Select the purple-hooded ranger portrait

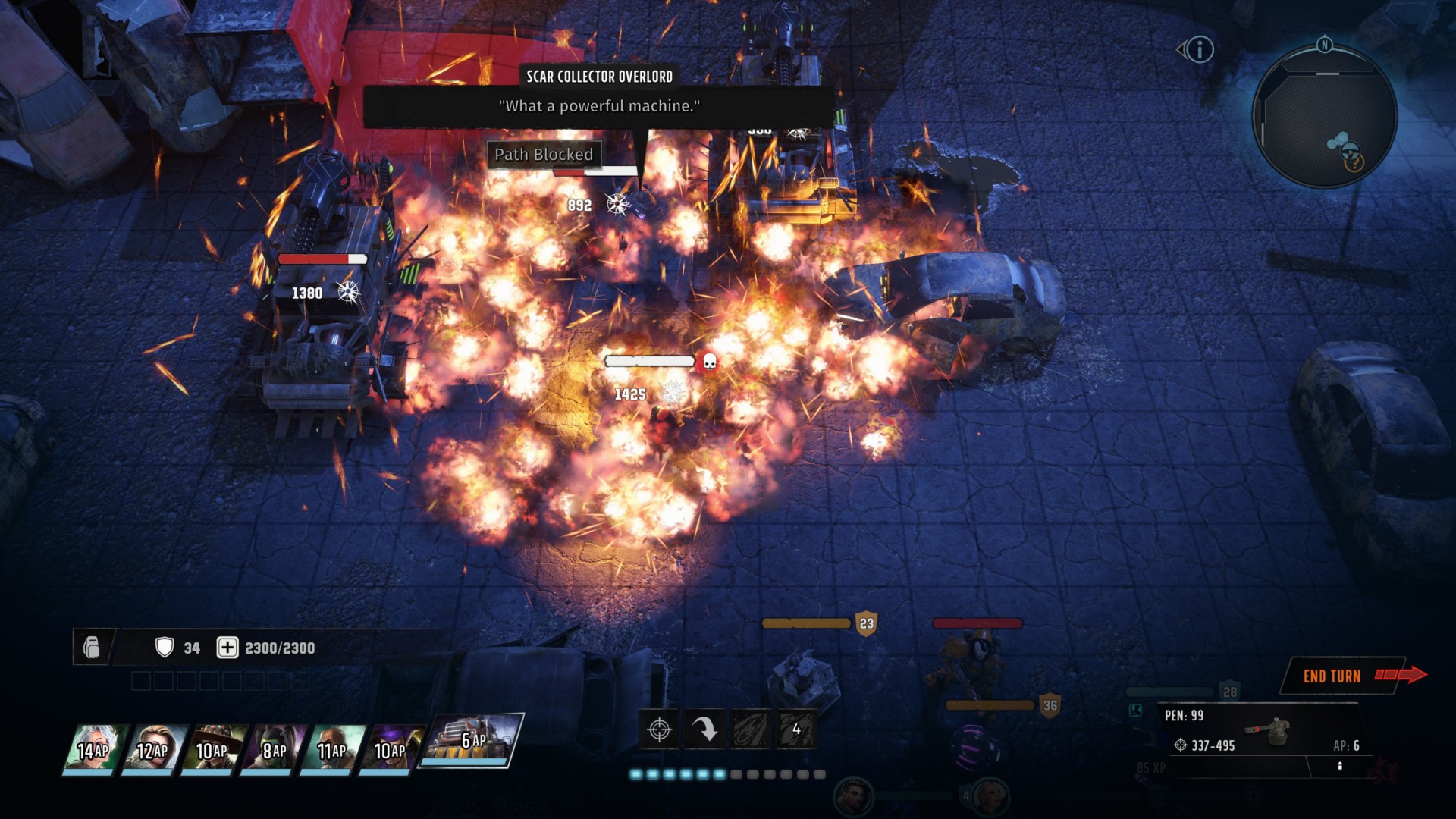[x=389, y=749]
